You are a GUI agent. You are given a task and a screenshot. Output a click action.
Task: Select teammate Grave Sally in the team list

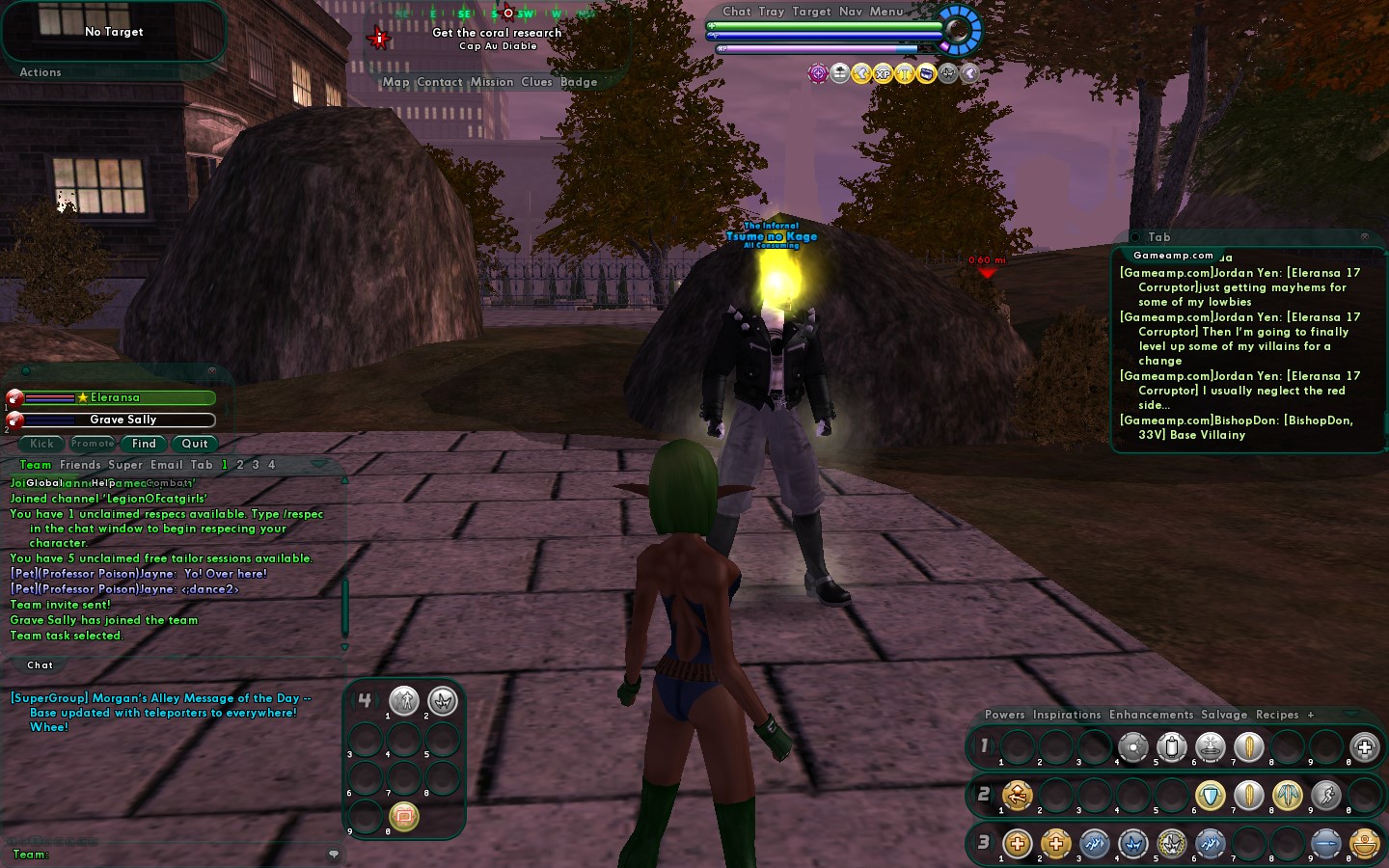coord(123,420)
